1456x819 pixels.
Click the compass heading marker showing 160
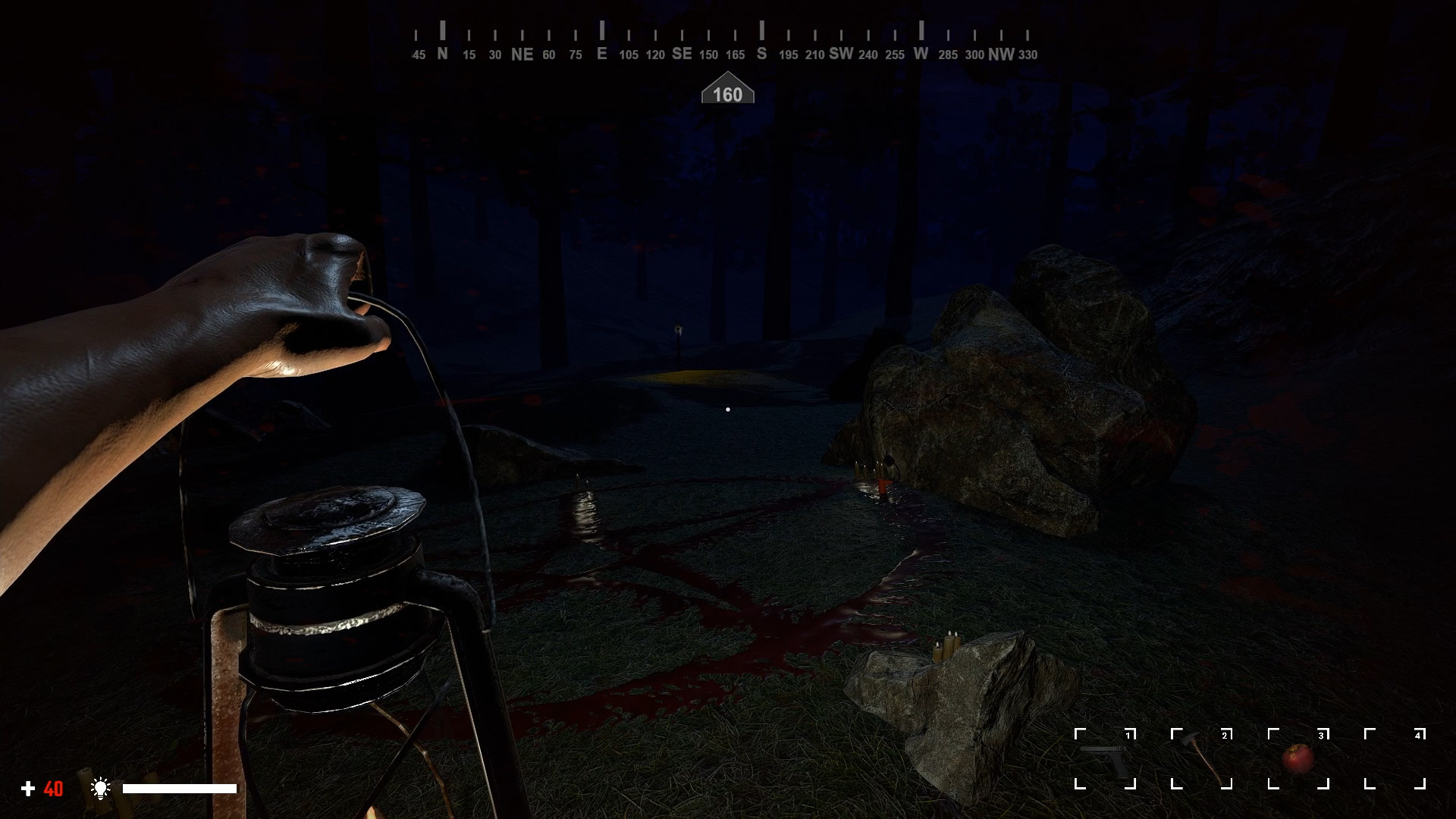[729, 92]
